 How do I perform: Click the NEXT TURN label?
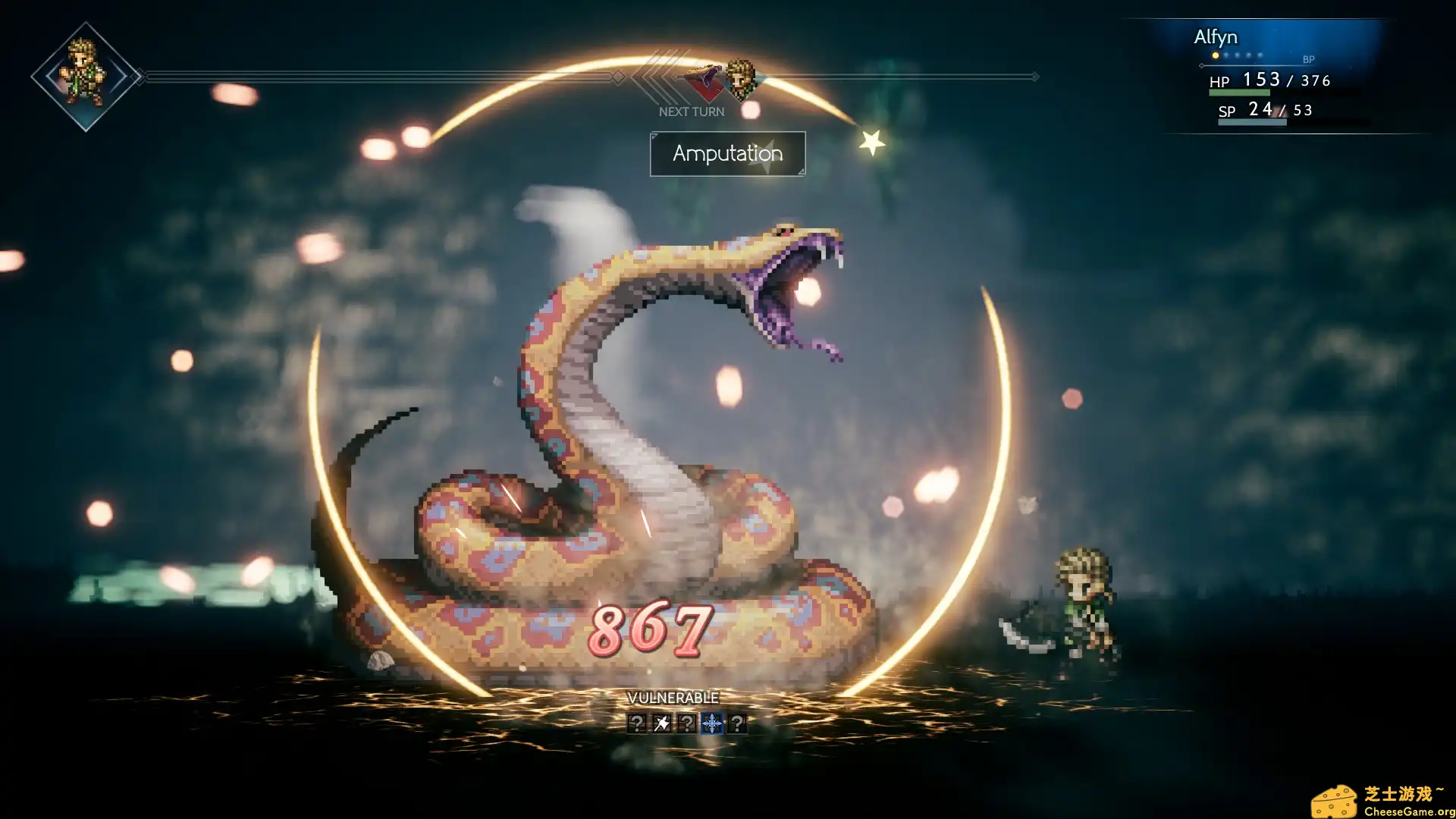(x=692, y=111)
